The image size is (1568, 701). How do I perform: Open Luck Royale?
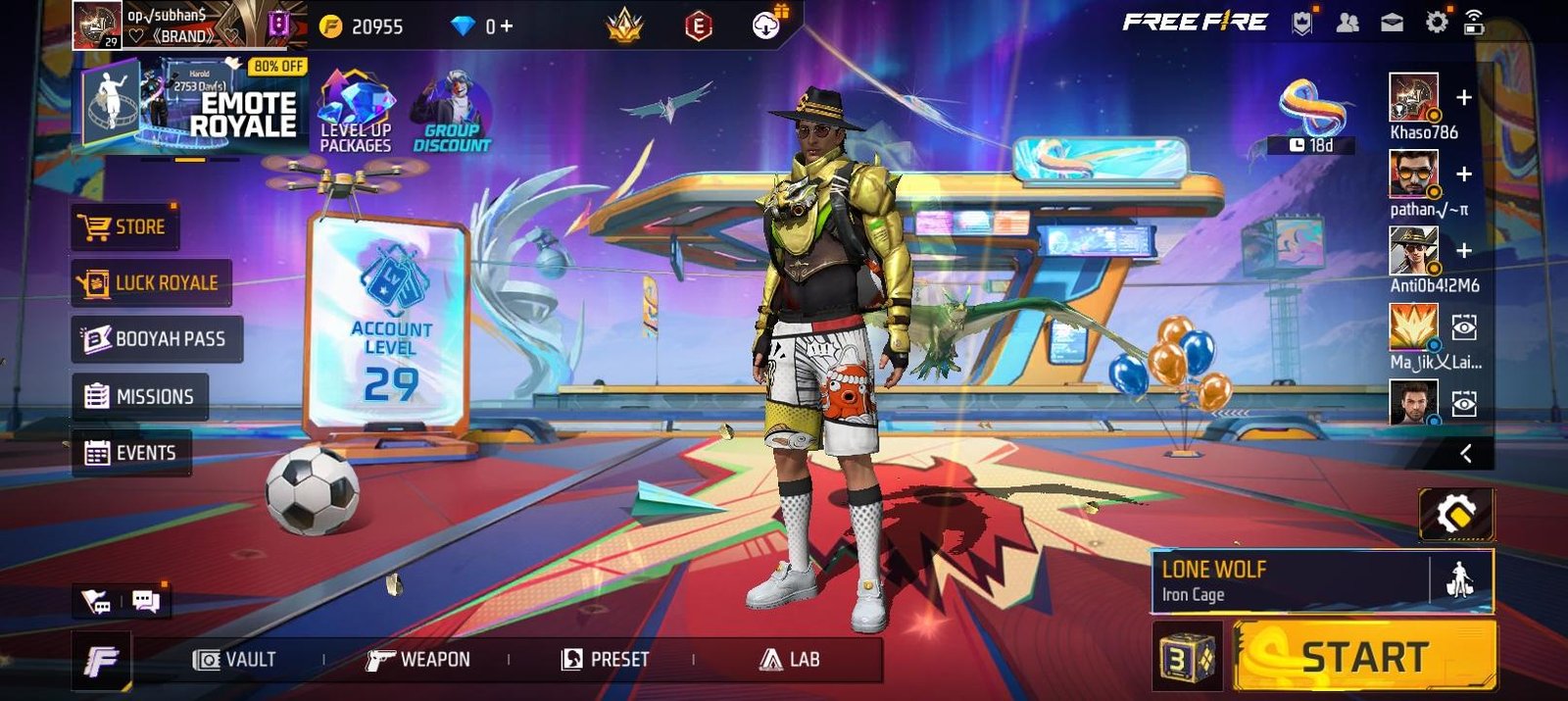pyautogui.click(x=151, y=283)
